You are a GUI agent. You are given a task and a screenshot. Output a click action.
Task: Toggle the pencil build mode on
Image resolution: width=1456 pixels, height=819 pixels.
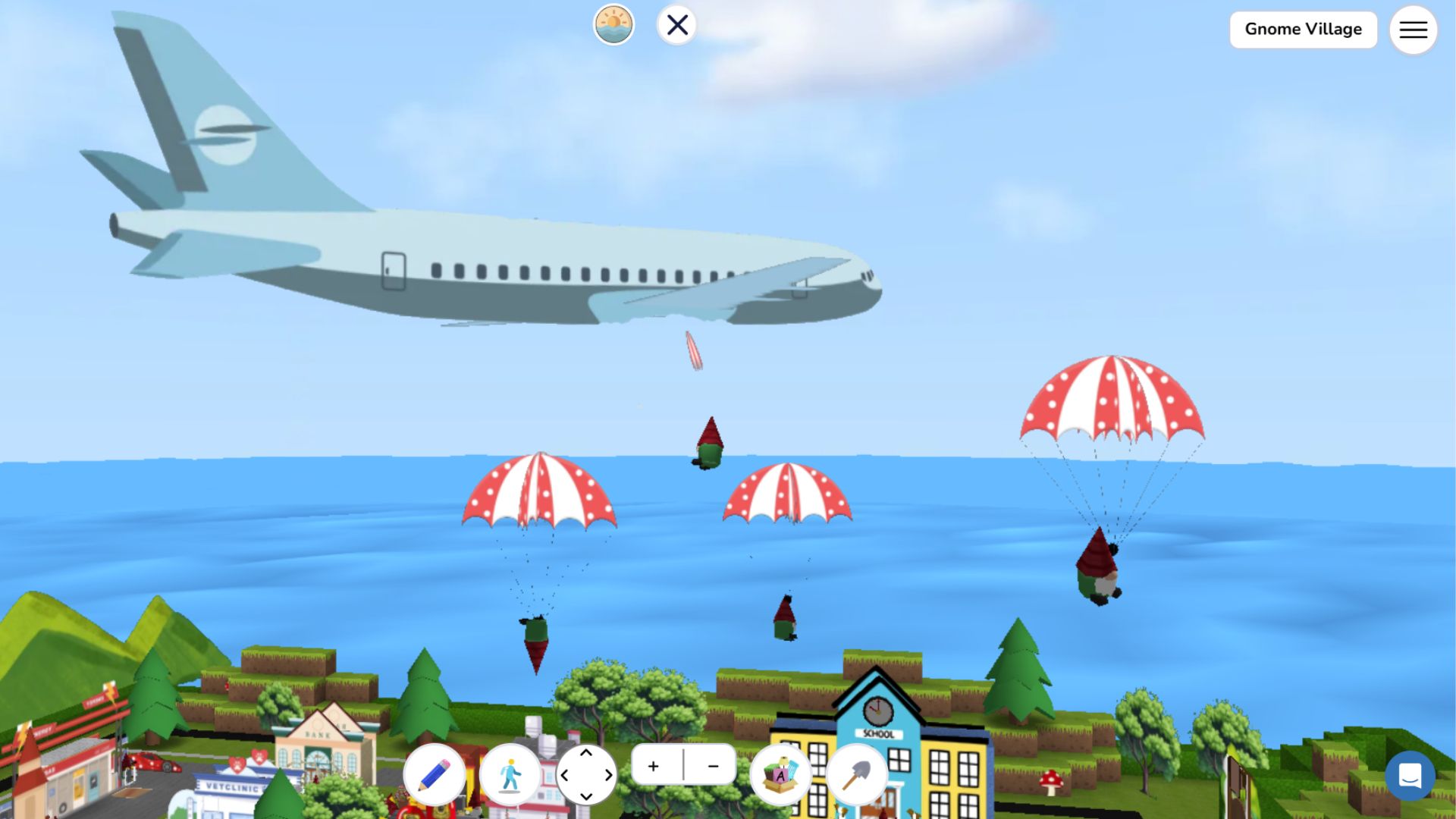tap(436, 774)
